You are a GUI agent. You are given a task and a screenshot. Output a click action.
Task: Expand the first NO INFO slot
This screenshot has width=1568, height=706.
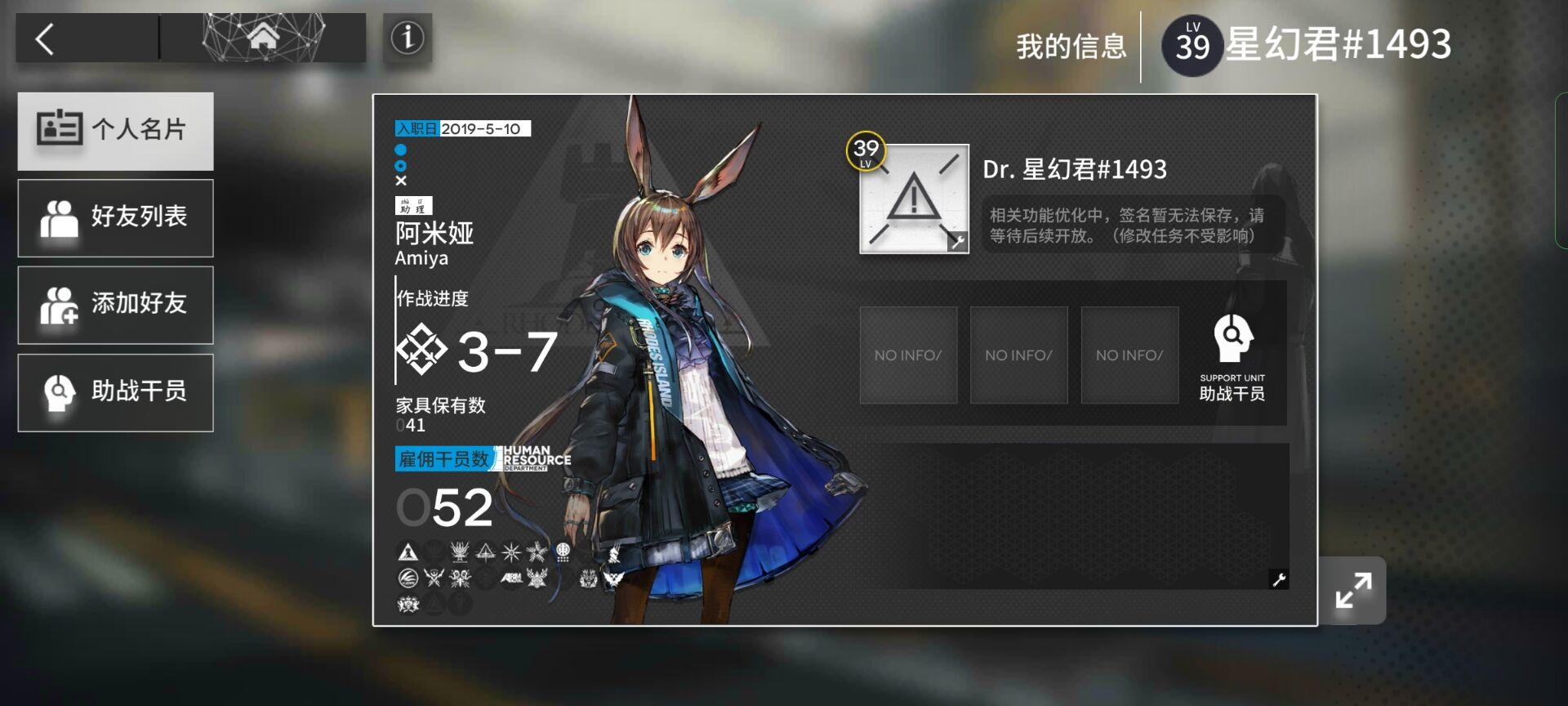908,355
